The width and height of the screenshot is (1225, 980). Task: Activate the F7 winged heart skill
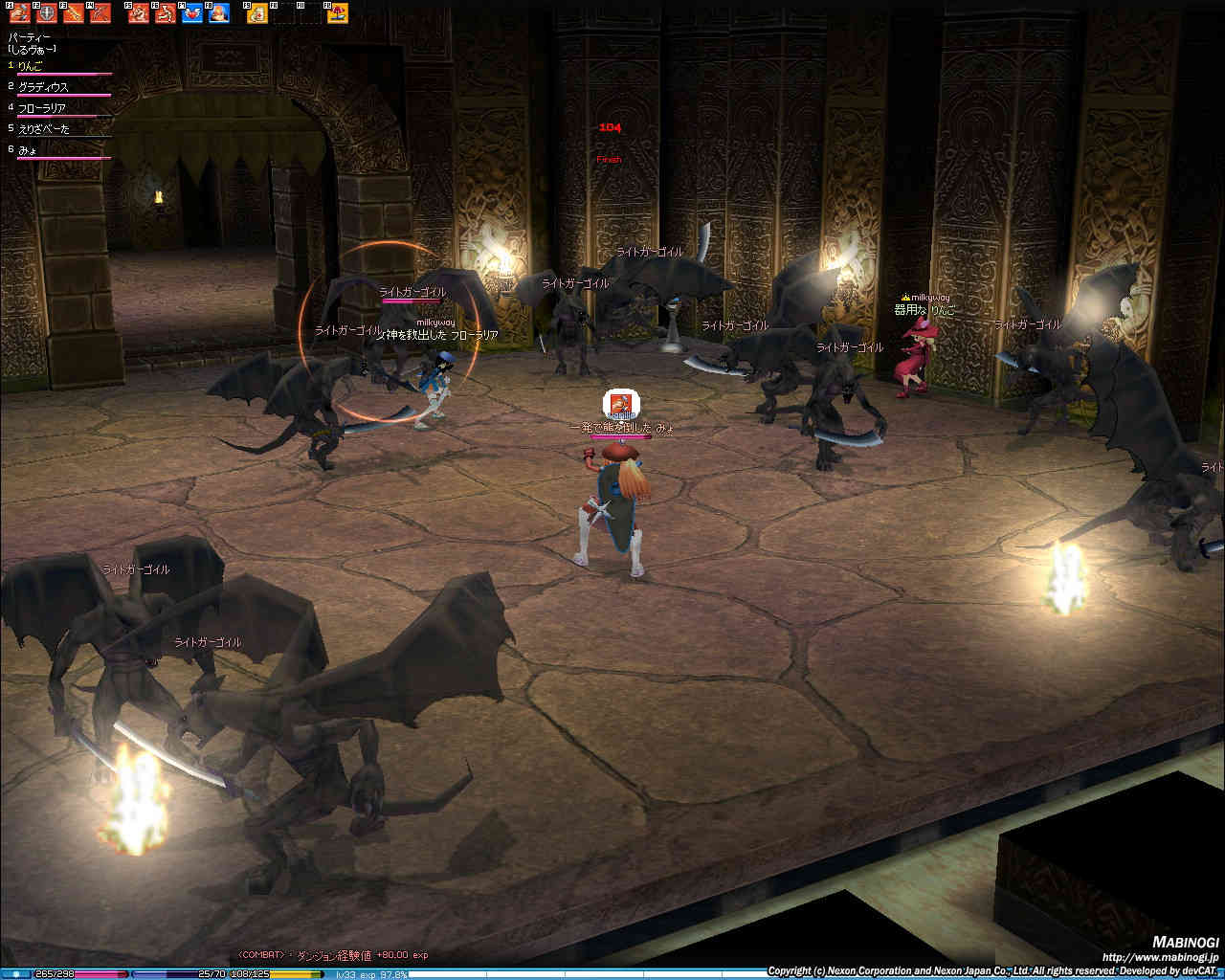tap(192, 13)
